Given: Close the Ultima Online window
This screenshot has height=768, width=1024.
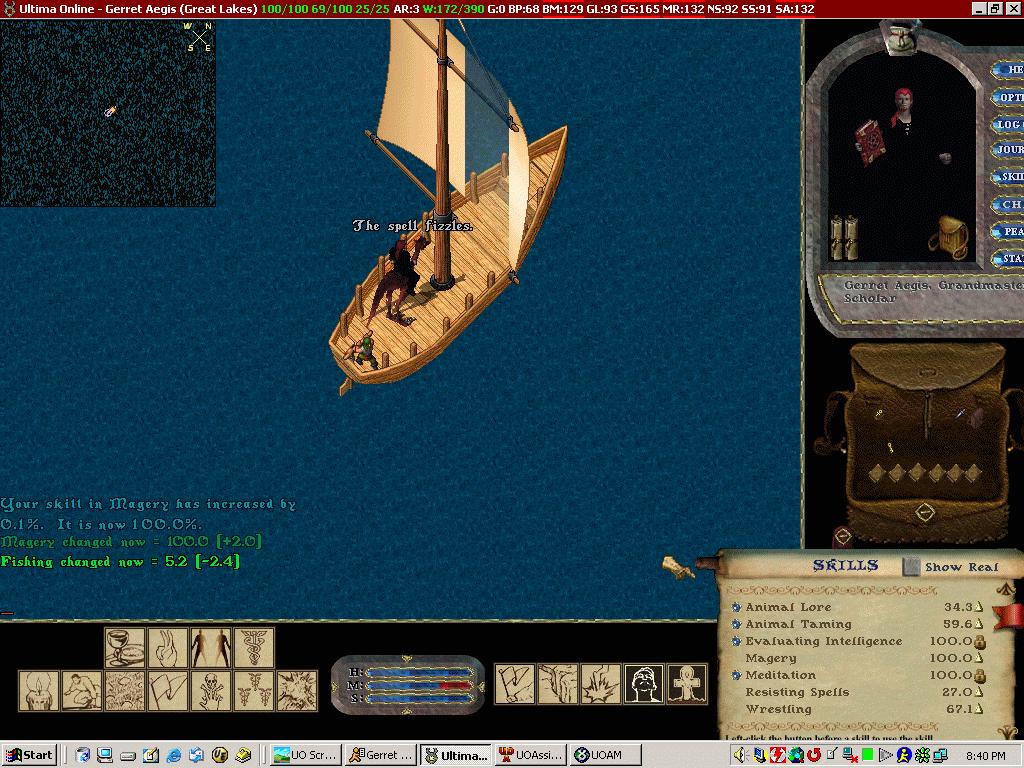Looking at the screenshot, I should [x=1012, y=8].
